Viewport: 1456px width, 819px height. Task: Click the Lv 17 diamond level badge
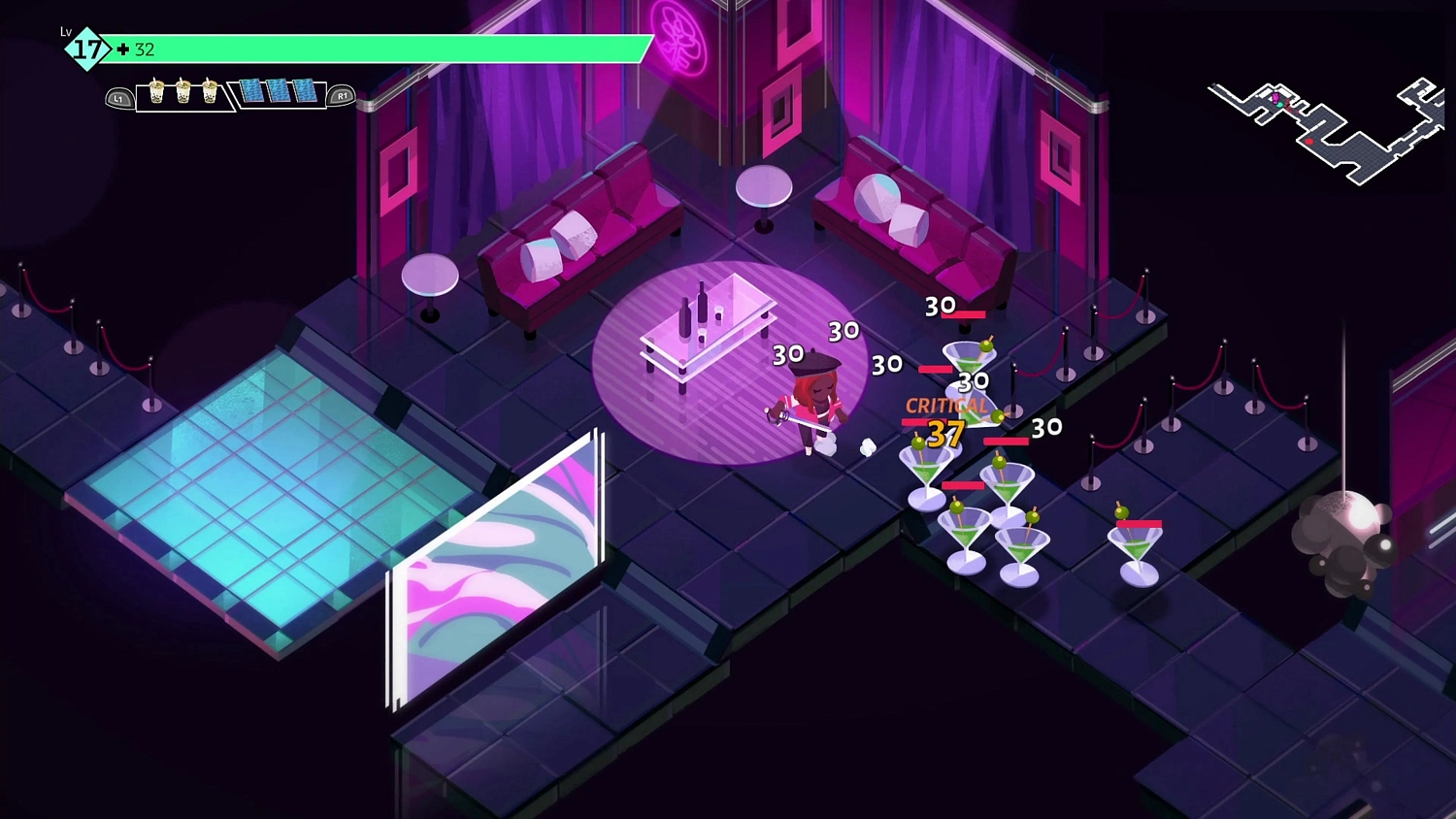[85, 47]
